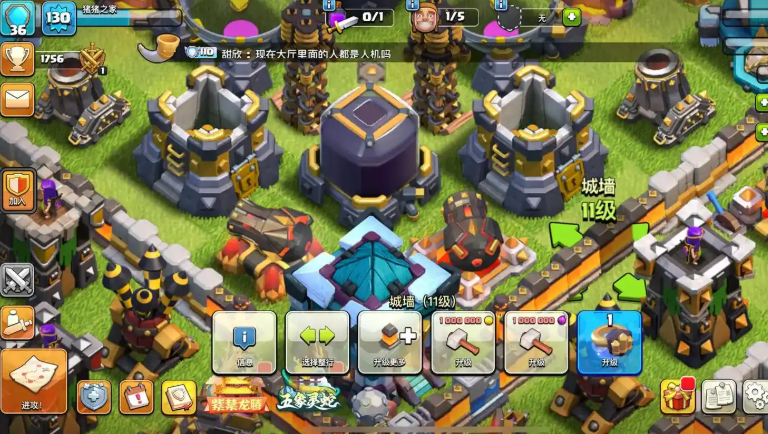
Task: Choose the Select Row button
Action: [x=317, y=342]
